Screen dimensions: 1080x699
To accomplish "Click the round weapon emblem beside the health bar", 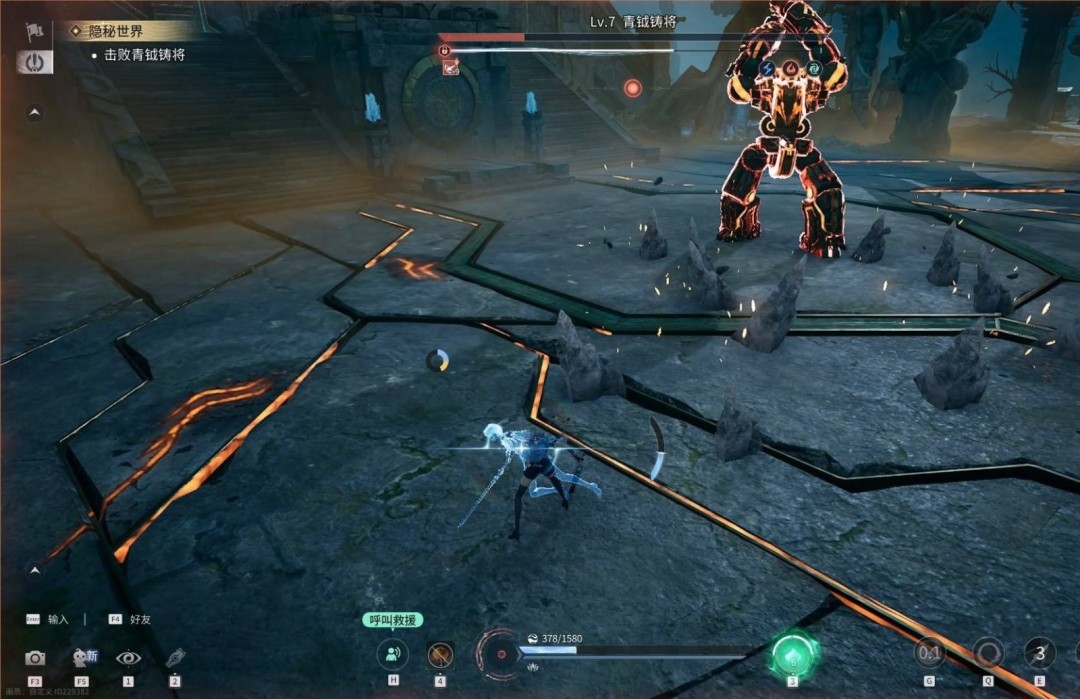I will pyautogui.click(x=498, y=654).
